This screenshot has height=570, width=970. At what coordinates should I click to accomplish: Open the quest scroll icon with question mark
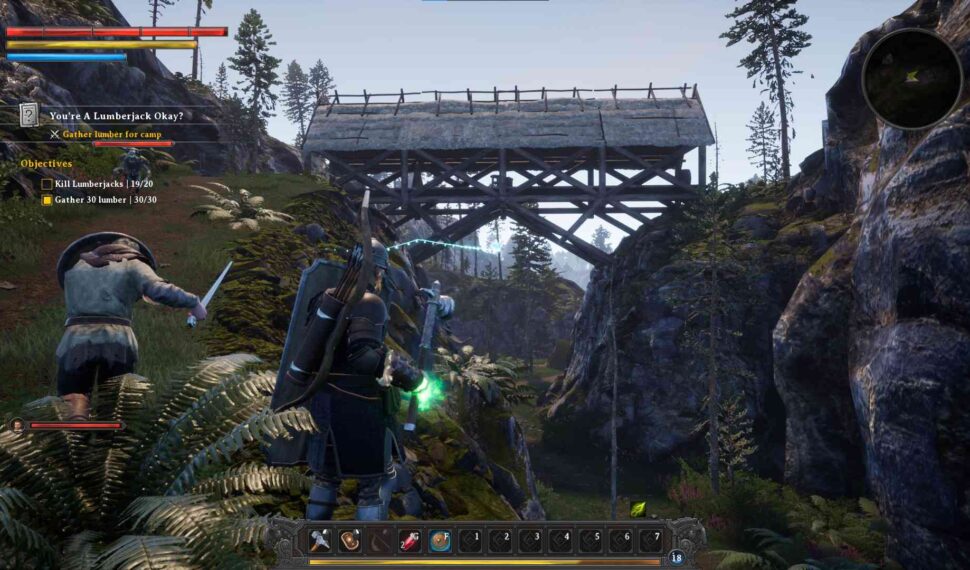[29, 115]
